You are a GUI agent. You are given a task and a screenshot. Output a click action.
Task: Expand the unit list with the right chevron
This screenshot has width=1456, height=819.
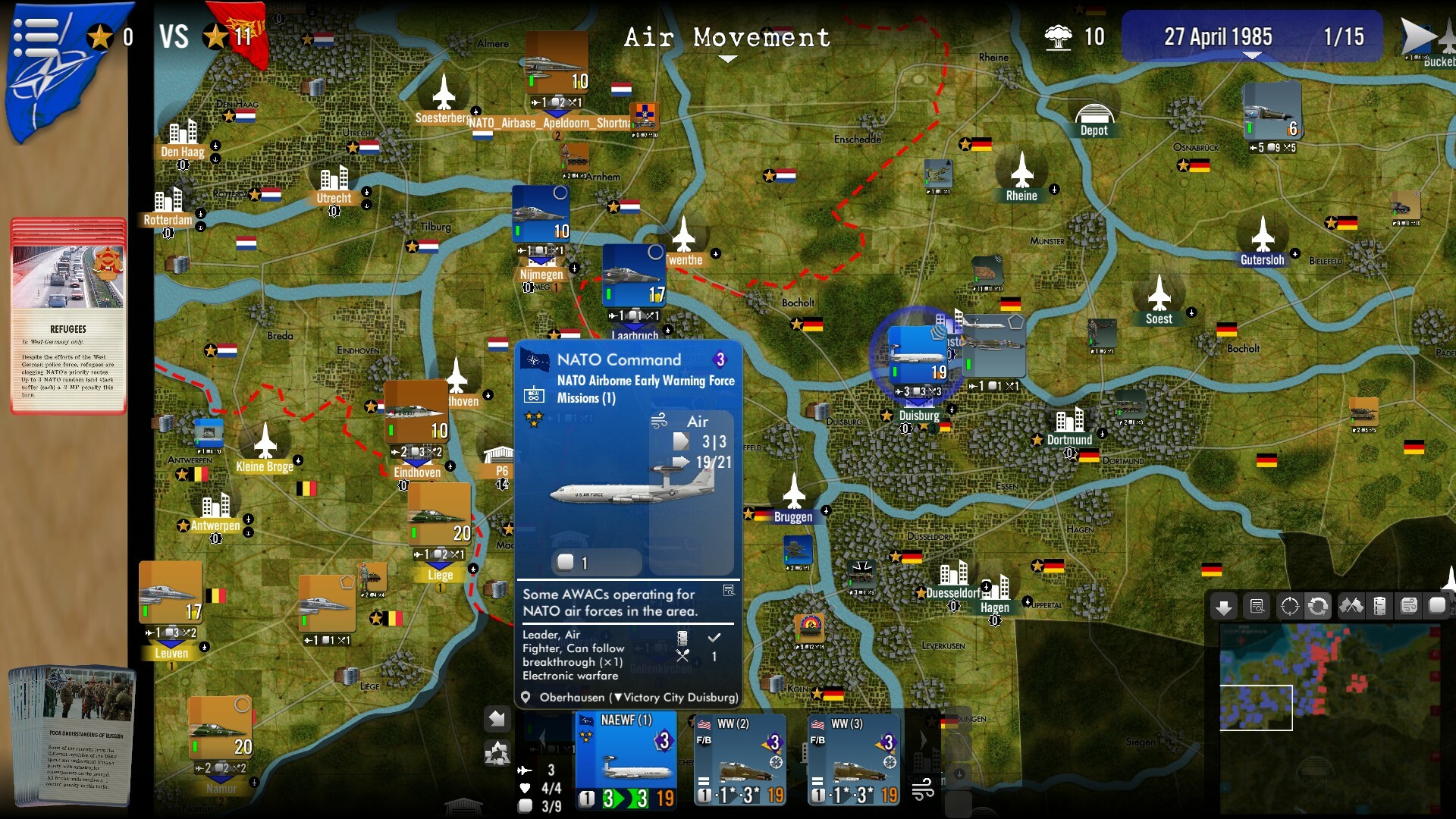click(x=922, y=739)
